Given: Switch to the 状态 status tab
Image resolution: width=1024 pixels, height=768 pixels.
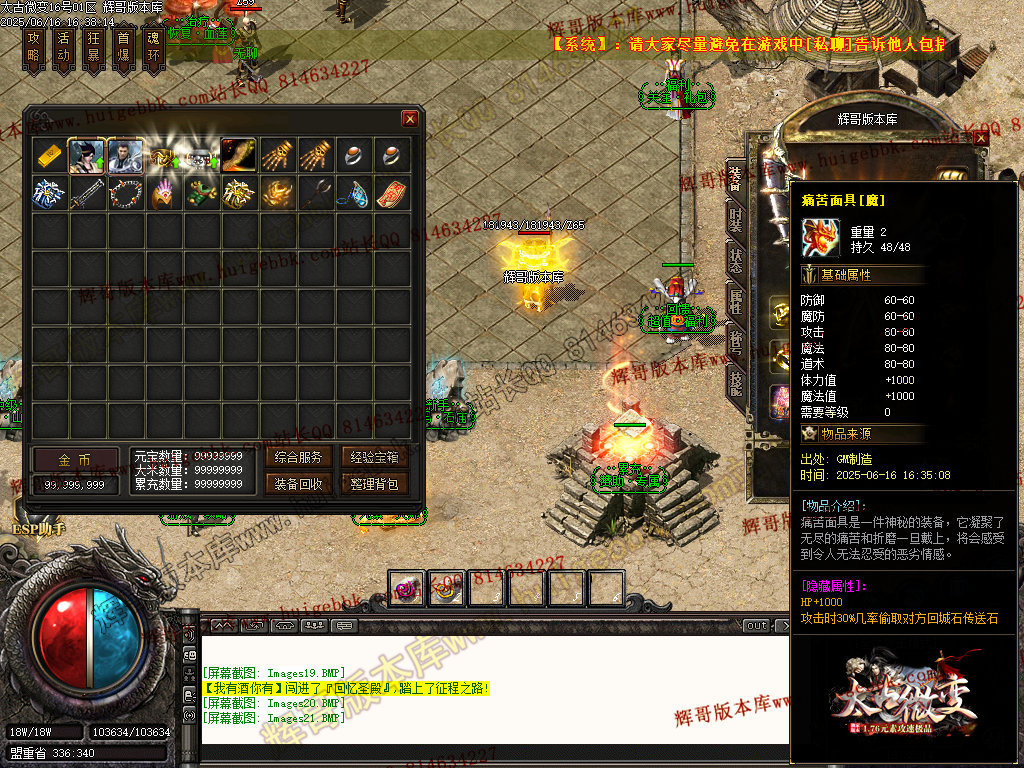Looking at the screenshot, I should (736, 260).
